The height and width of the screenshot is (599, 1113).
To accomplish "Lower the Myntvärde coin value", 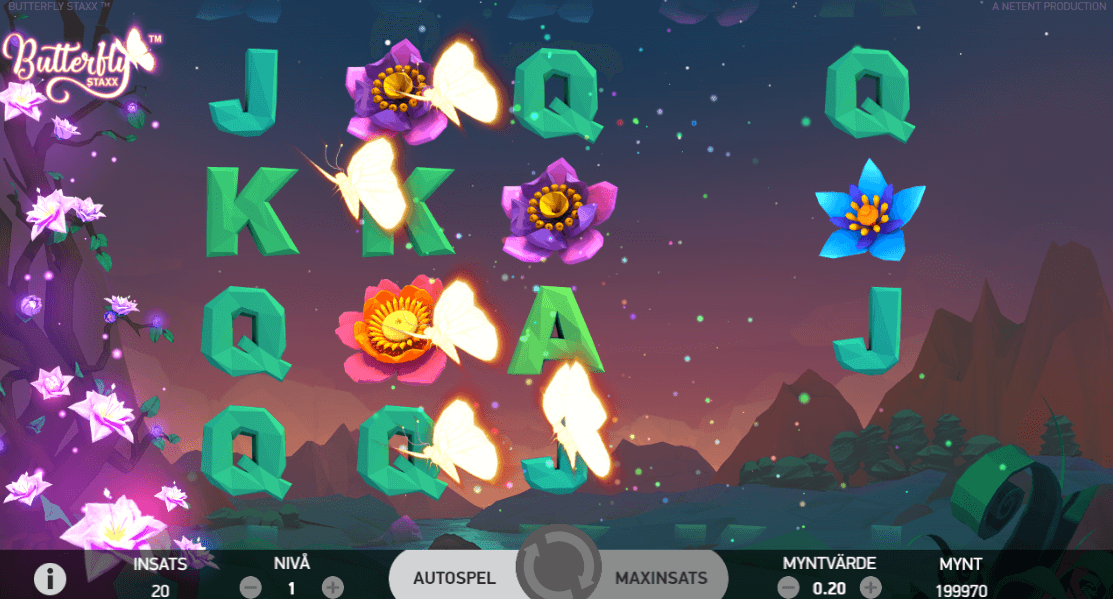I will tap(789, 587).
